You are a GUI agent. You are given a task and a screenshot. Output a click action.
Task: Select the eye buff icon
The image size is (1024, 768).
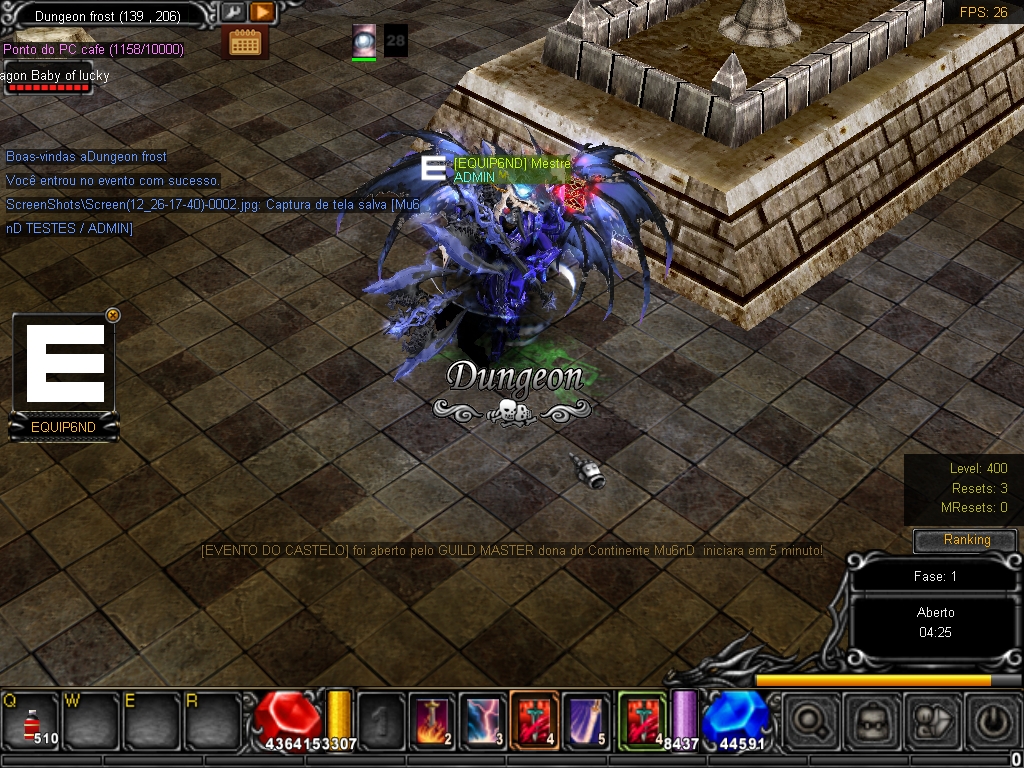pos(364,40)
